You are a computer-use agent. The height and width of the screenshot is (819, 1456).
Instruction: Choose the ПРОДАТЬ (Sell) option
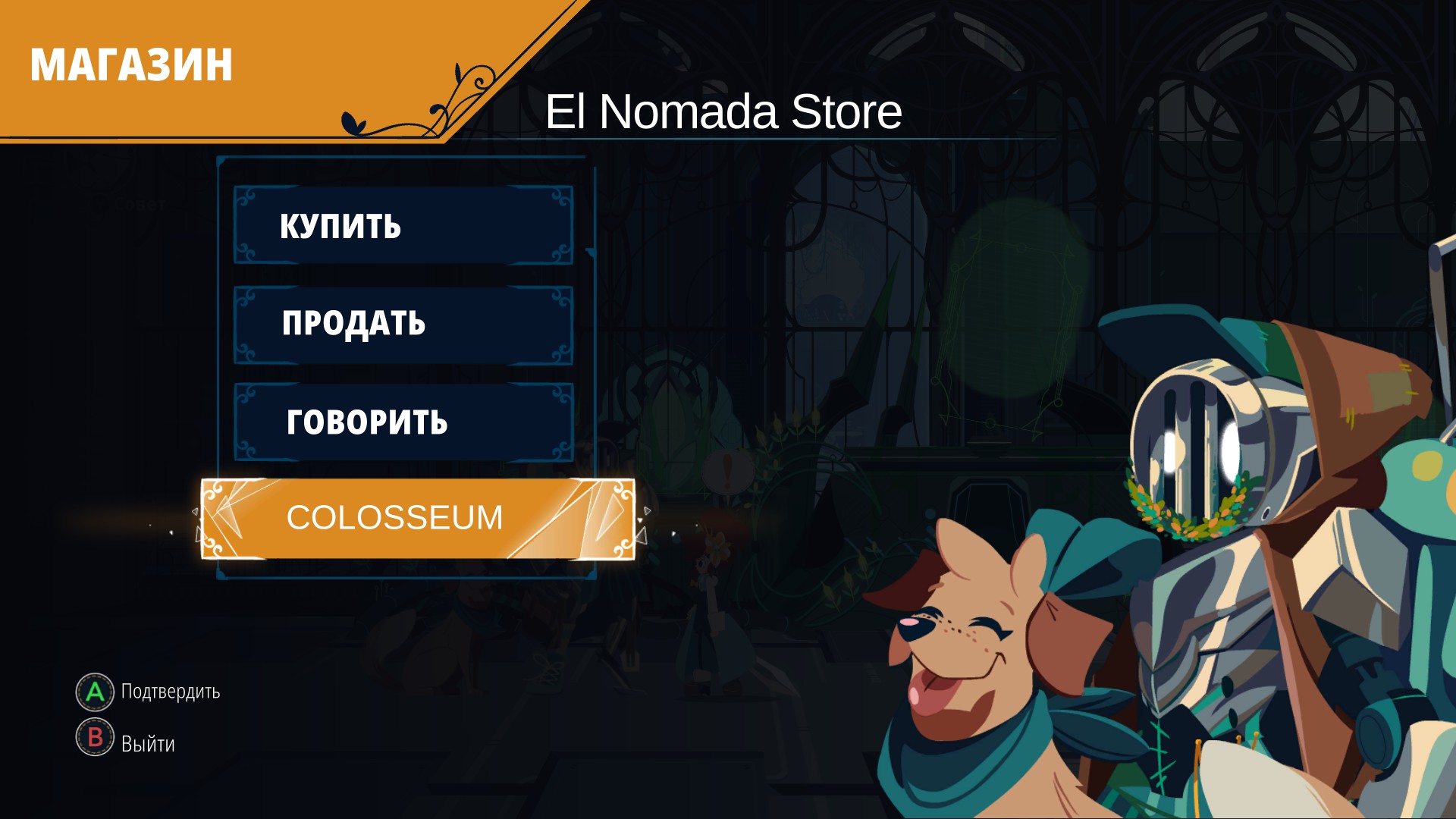pyautogui.click(x=403, y=325)
